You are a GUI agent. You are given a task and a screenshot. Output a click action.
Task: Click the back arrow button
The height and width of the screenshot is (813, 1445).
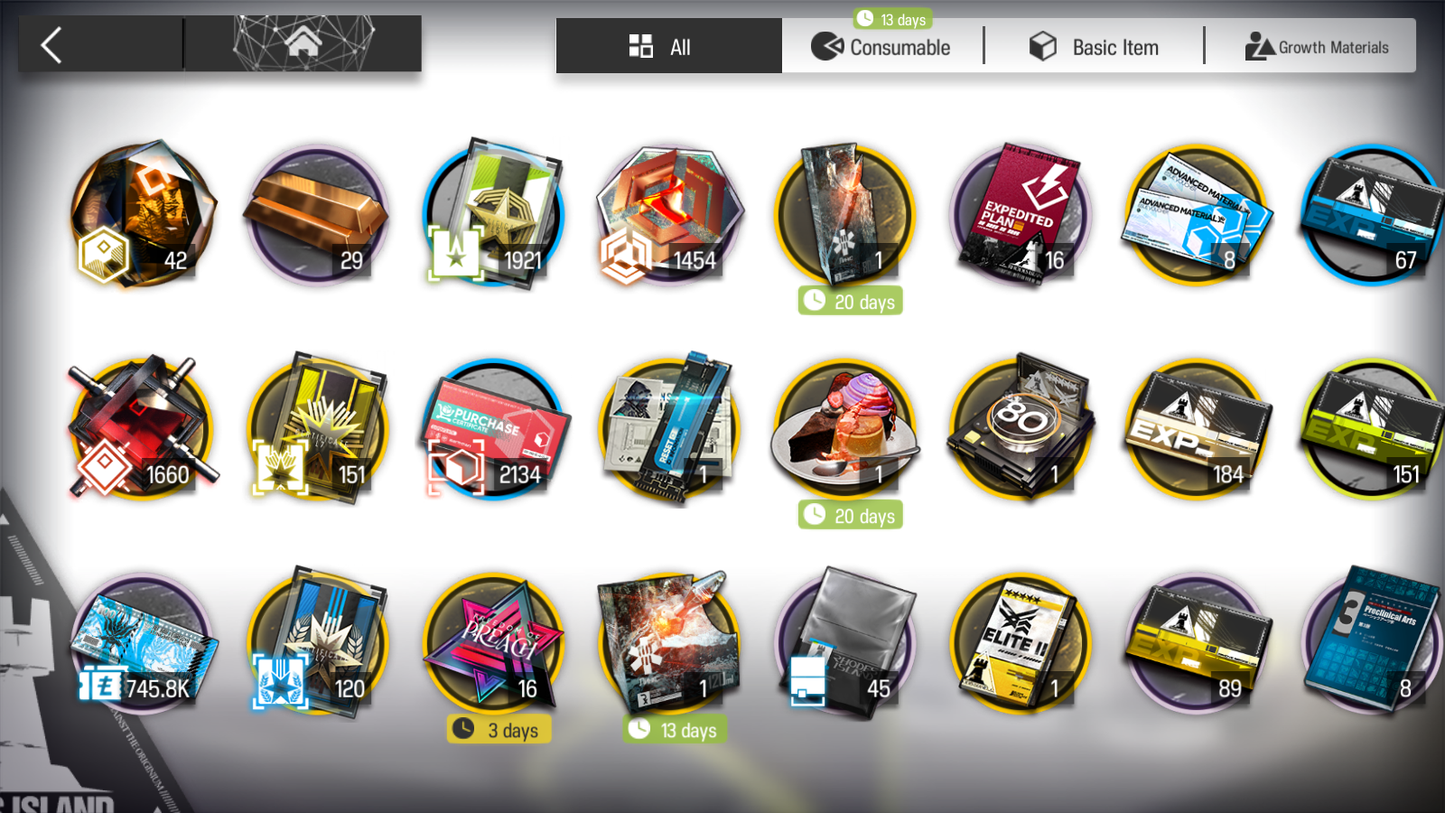point(51,44)
